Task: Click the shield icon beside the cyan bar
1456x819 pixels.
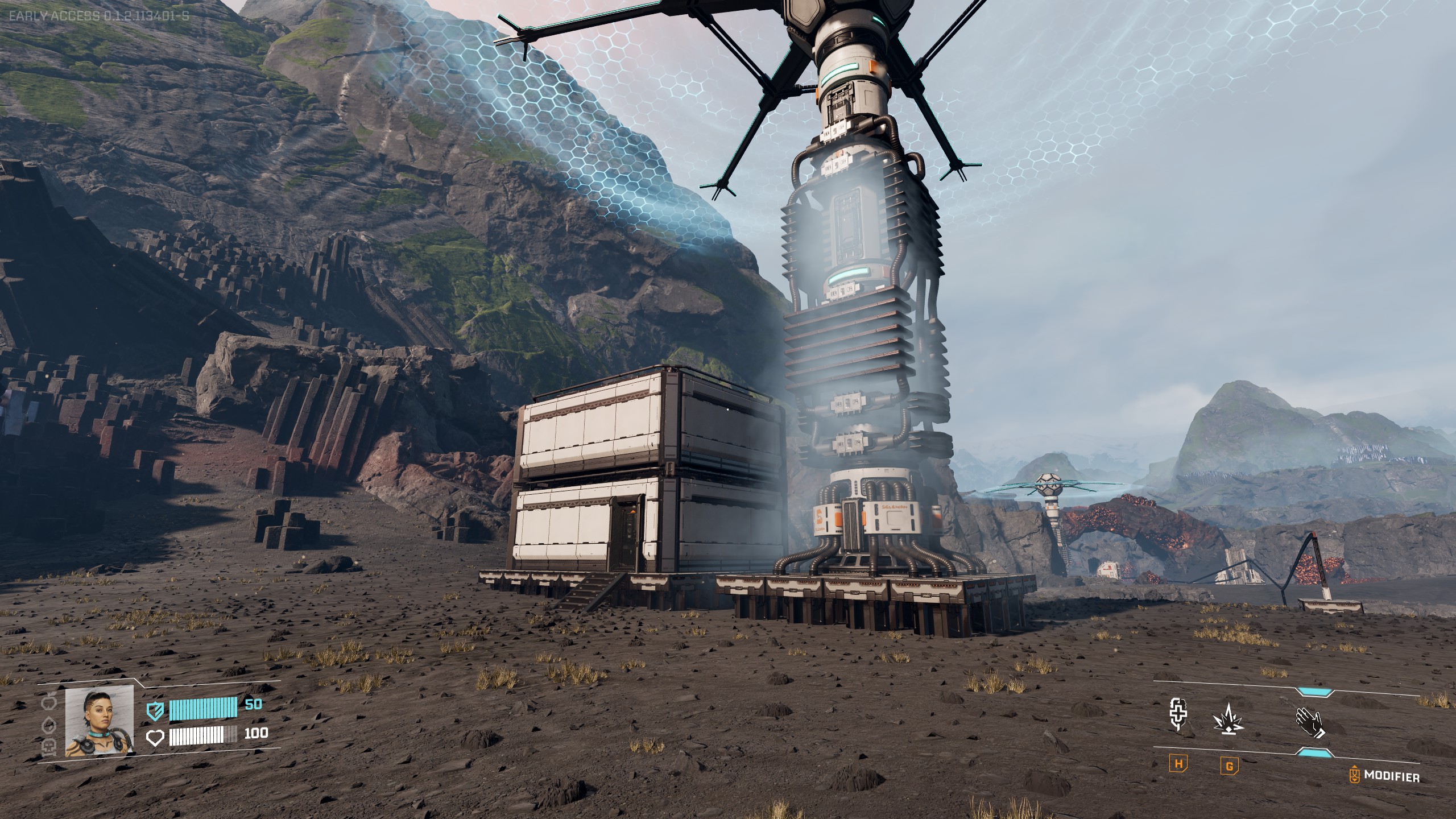Action: pyautogui.click(x=155, y=711)
